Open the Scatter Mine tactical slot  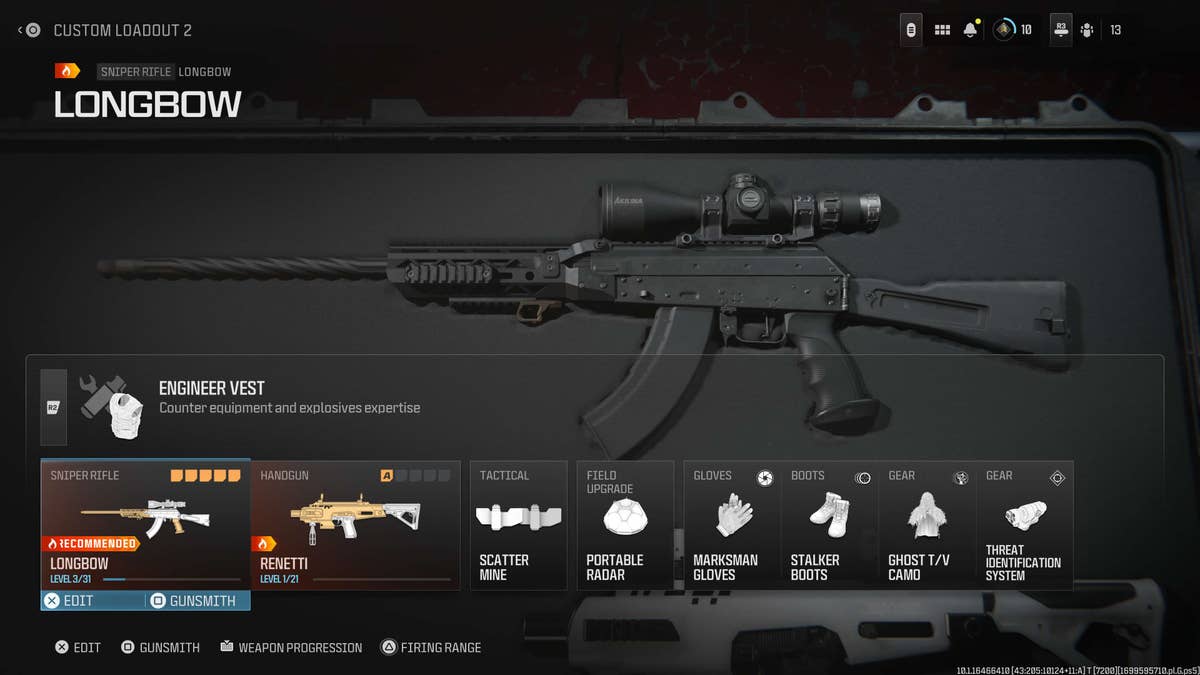pos(518,525)
